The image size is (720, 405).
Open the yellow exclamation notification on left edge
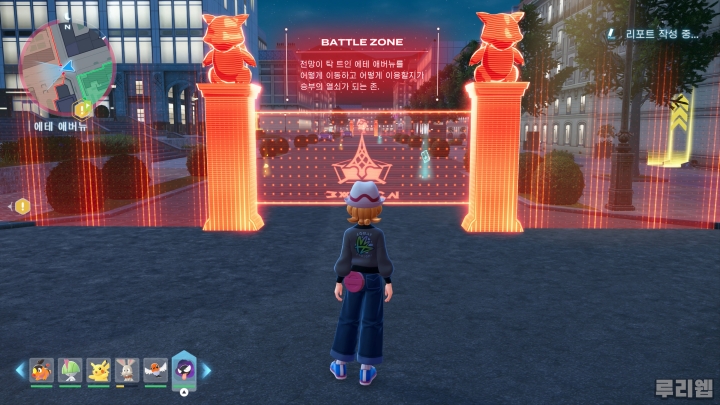tap(22, 206)
